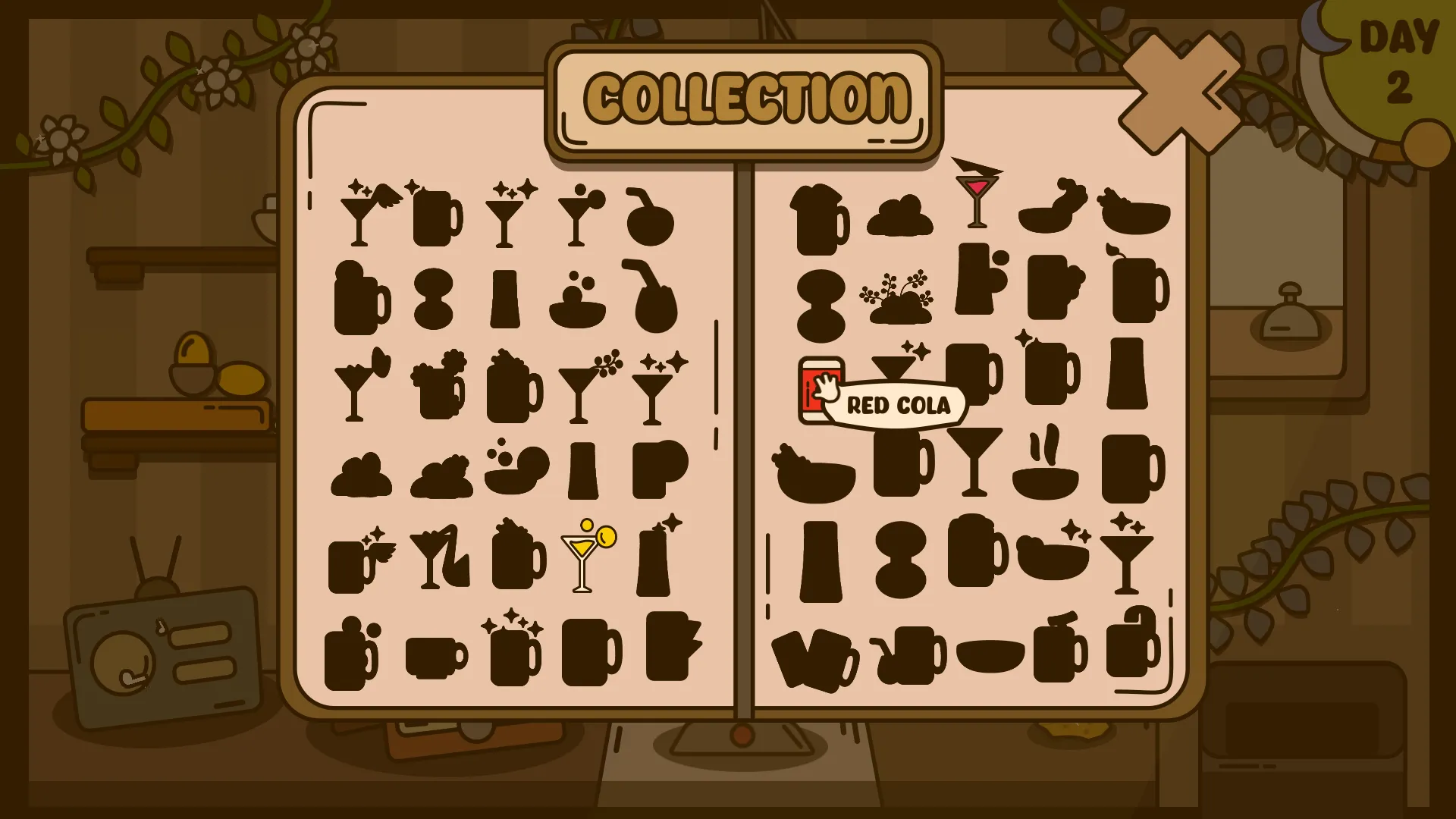Click the Red Cola name label
This screenshot has width=1456, height=819.
point(899,406)
